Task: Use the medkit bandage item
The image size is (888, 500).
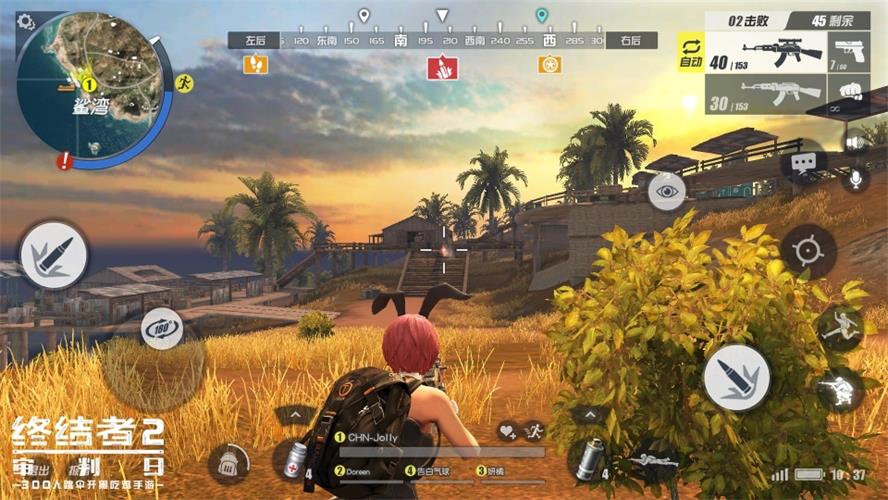Action: tap(294, 460)
